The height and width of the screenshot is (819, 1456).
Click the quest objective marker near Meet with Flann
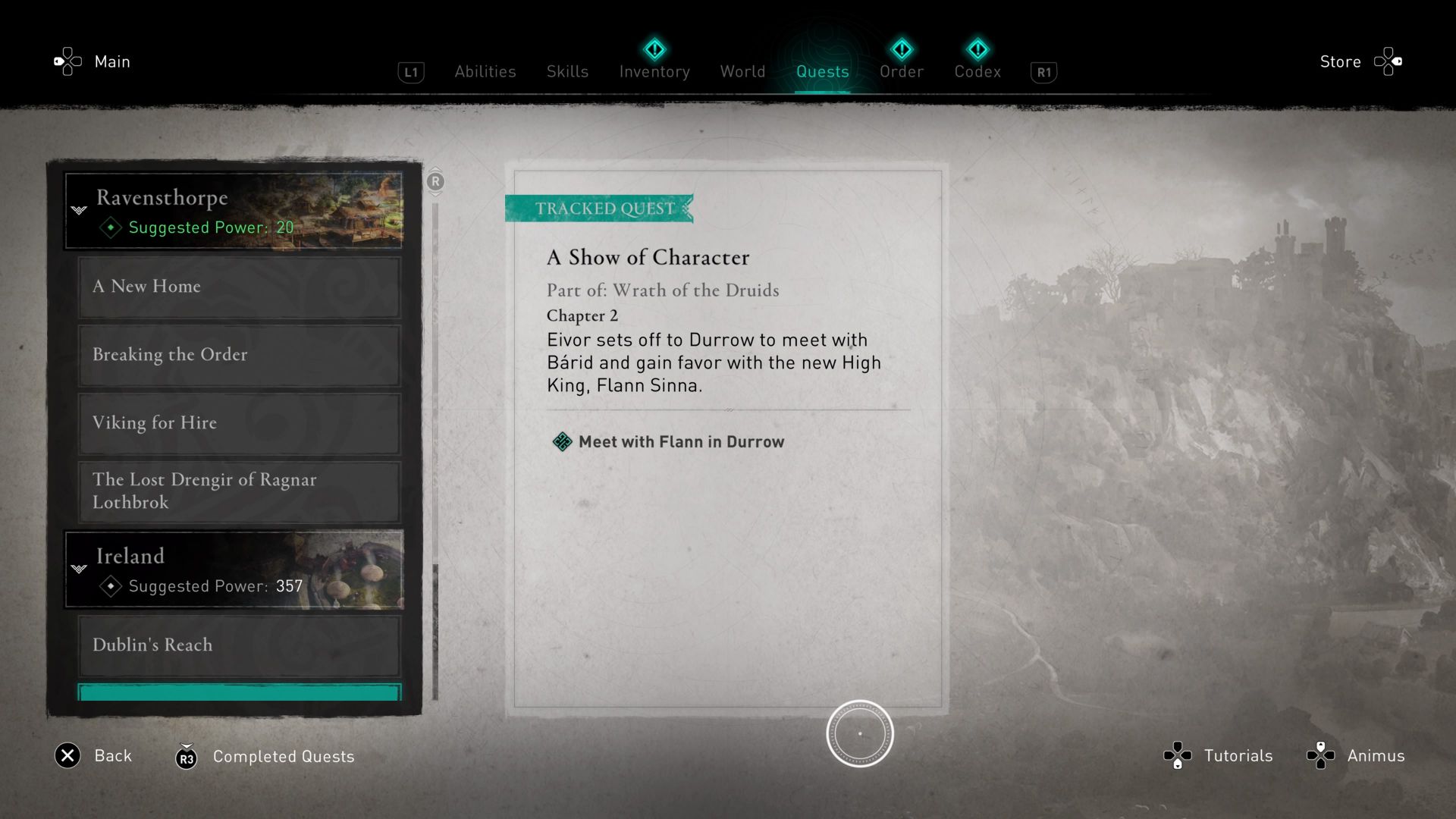(562, 441)
